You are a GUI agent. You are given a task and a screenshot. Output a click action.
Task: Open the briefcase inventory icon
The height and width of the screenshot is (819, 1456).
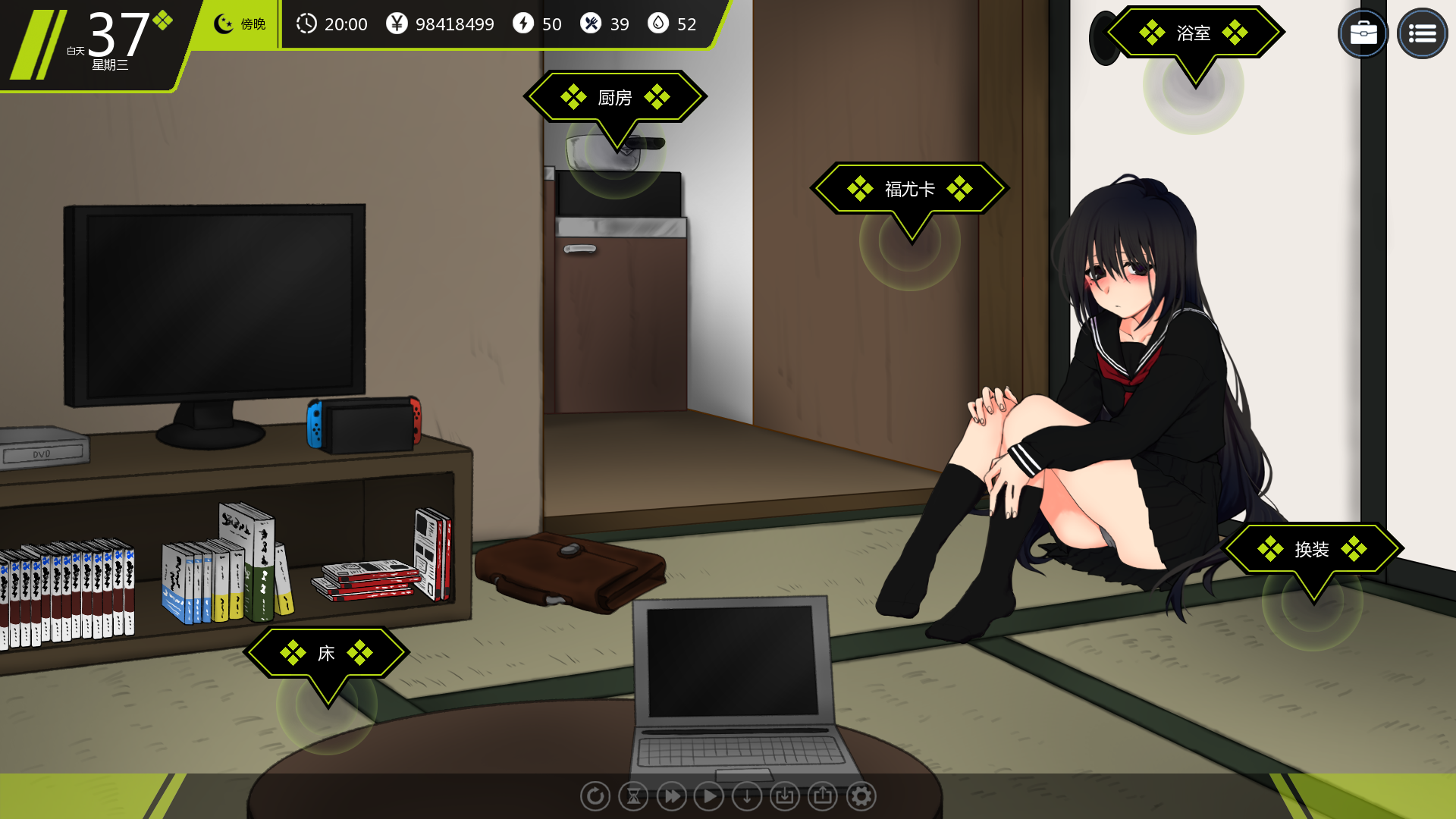[x=1363, y=33]
